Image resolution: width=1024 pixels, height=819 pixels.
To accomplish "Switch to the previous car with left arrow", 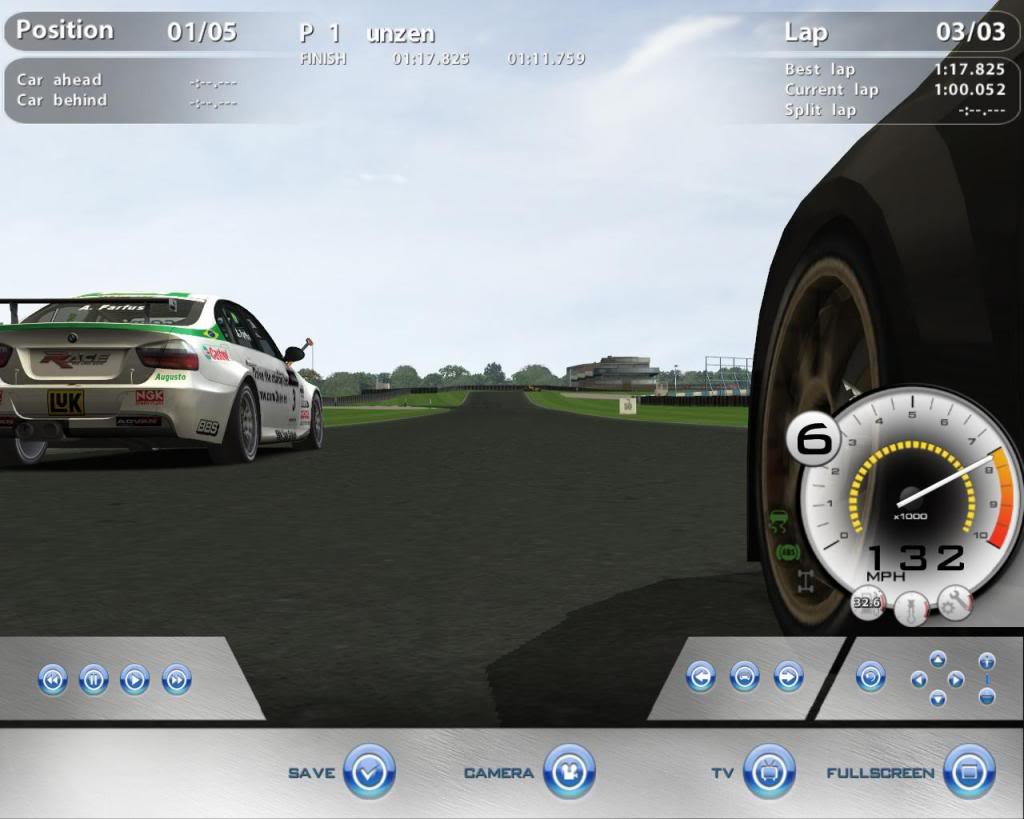I will click(x=700, y=677).
